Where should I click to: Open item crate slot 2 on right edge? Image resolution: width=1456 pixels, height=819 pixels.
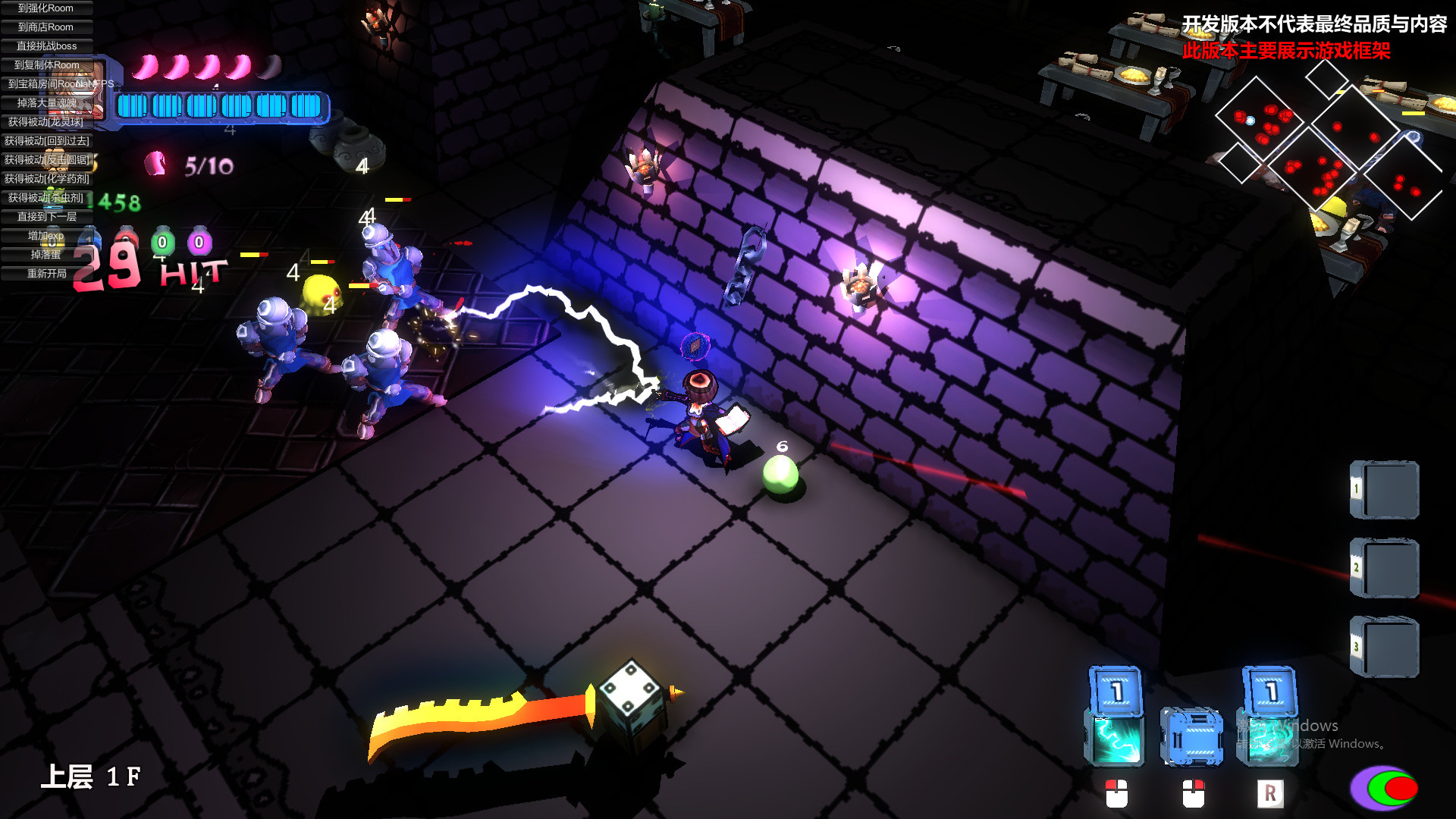coord(1384,569)
